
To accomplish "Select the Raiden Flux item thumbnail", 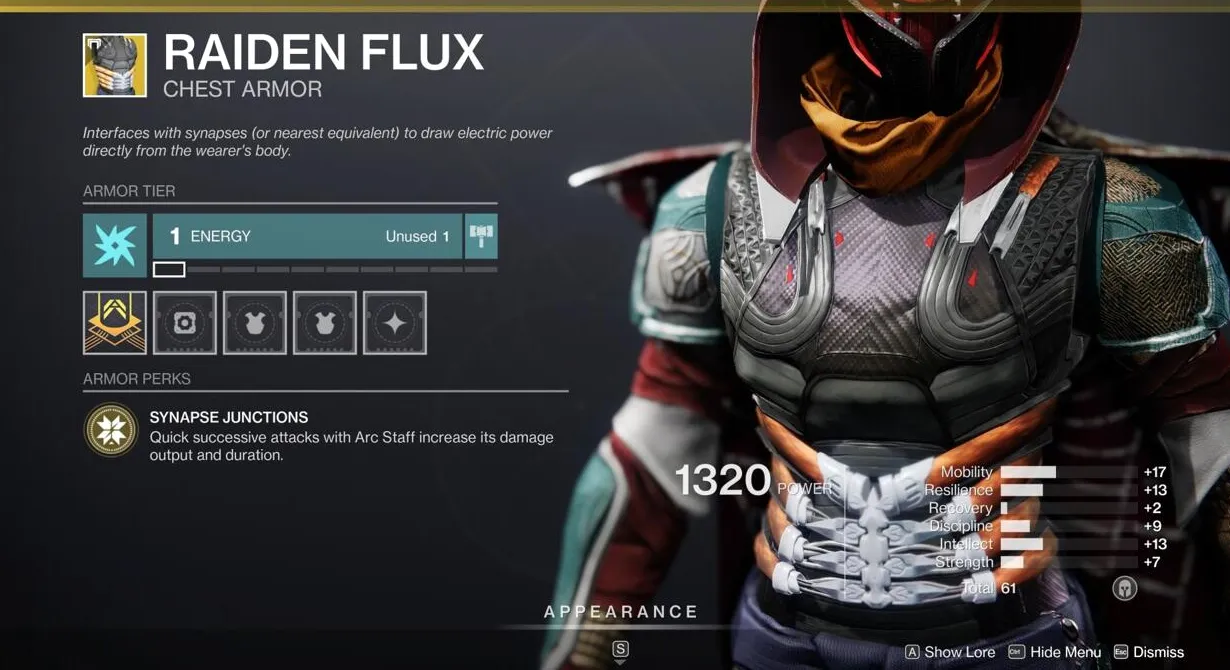I will tap(115, 65).
